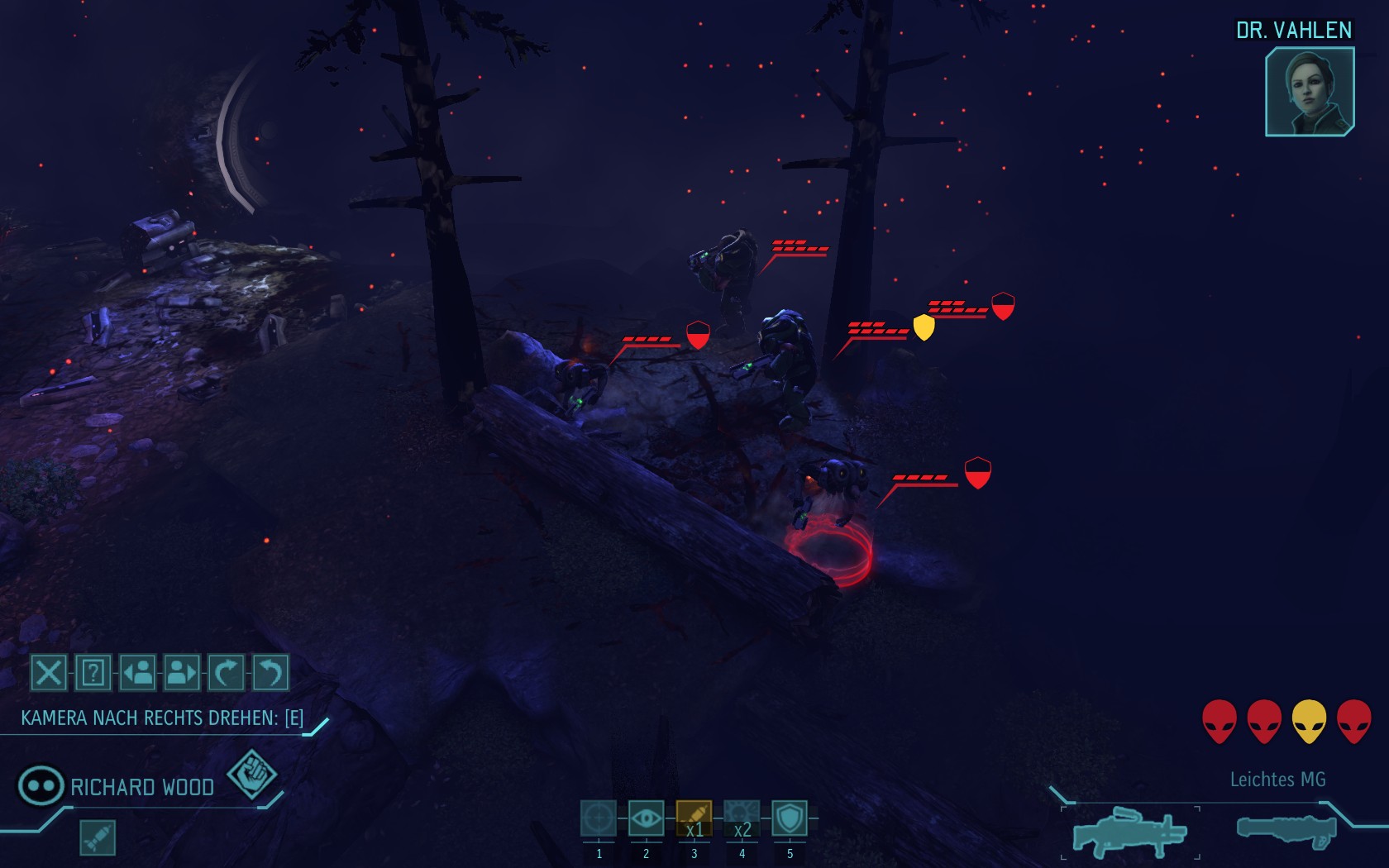Click the fist class badge beside Richard Wood
The image size is (1389, 868).
click(251, 774)
